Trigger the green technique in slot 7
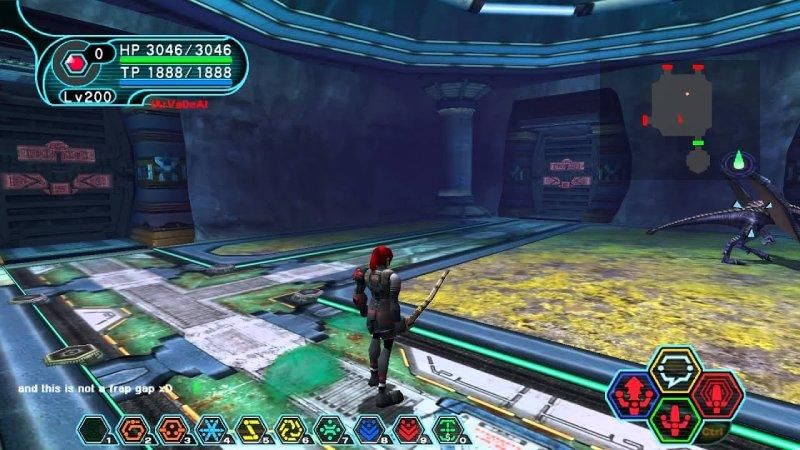Viewport: 800px width, 450px height. click(x=328, y=429)
